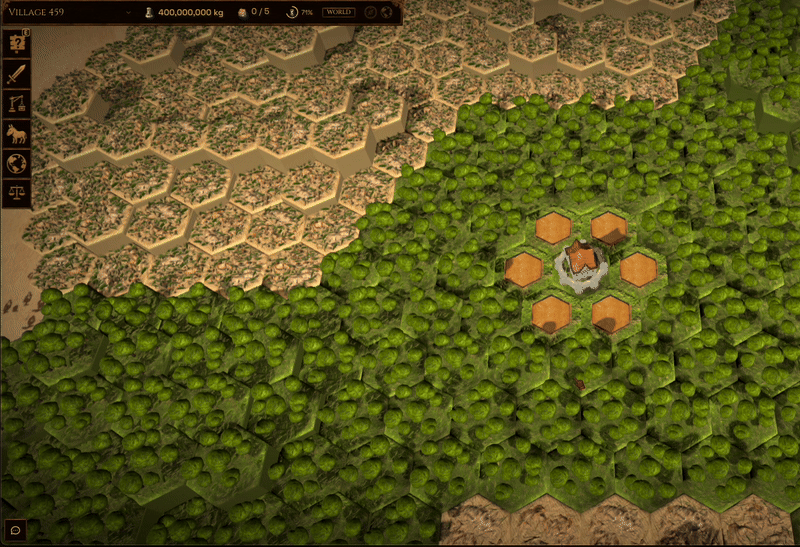Open the chat bubble button
This screenshot has width=800, height=547.
[16, 530]
